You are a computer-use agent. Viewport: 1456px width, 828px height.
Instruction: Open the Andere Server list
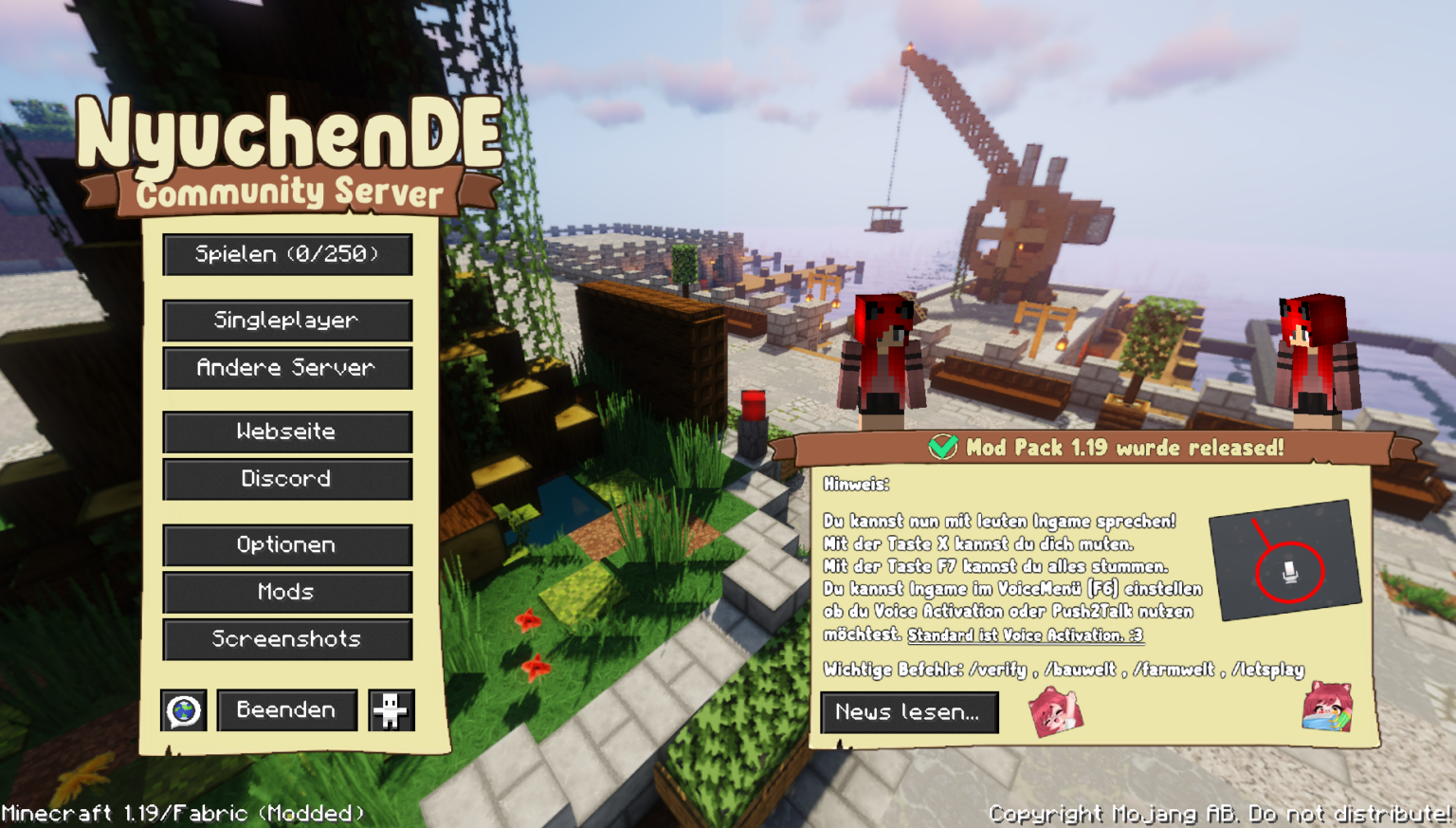pyautogui.click(x=287, y=368)
